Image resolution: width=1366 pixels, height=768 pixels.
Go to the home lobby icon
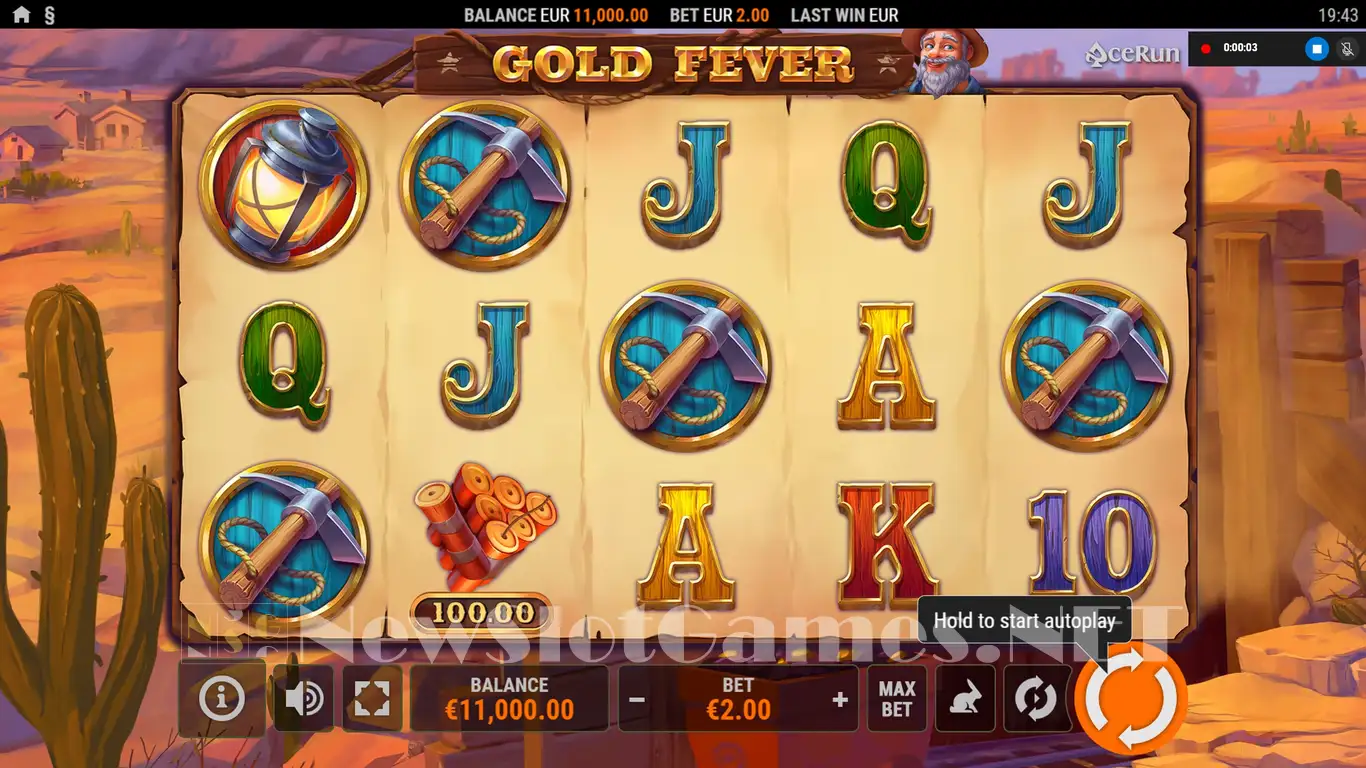21,15
